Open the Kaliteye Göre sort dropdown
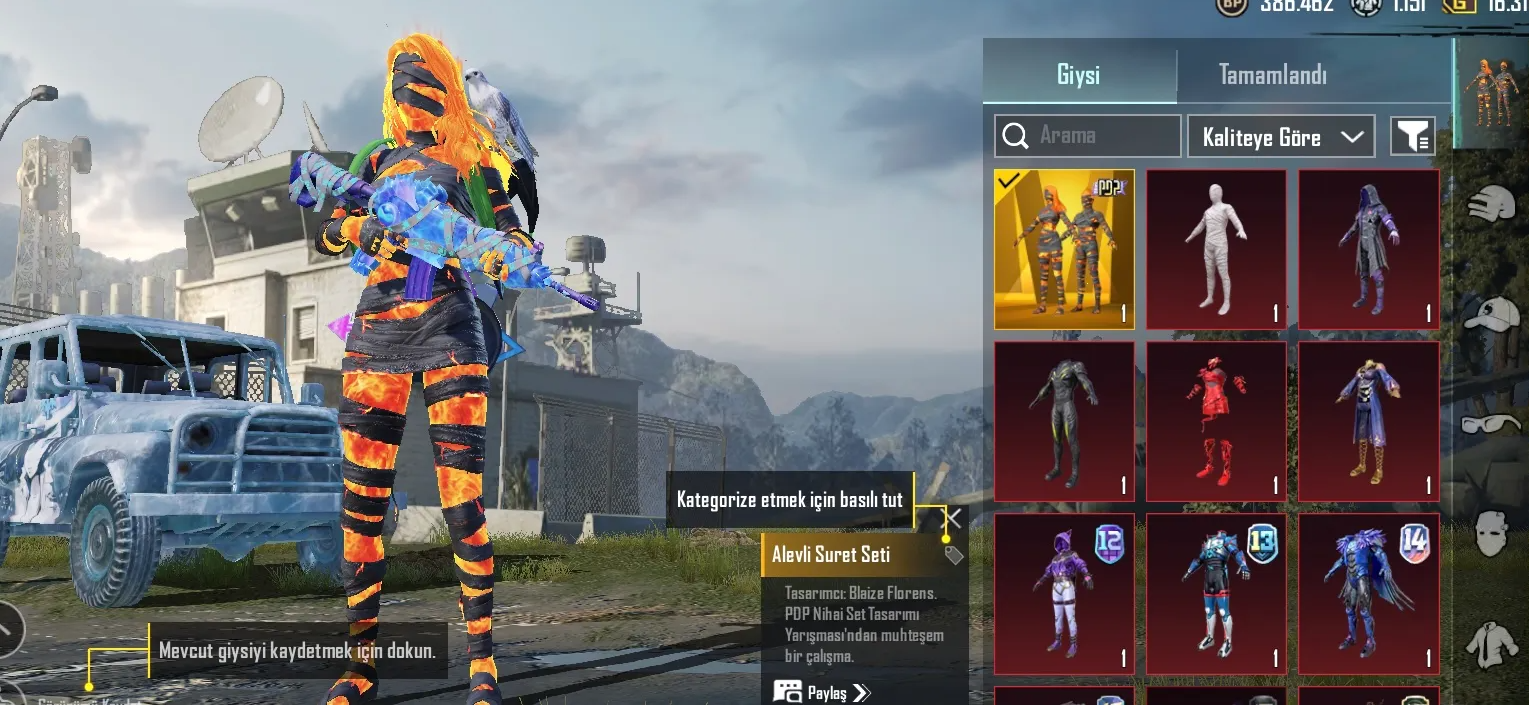 [1281, 137]
